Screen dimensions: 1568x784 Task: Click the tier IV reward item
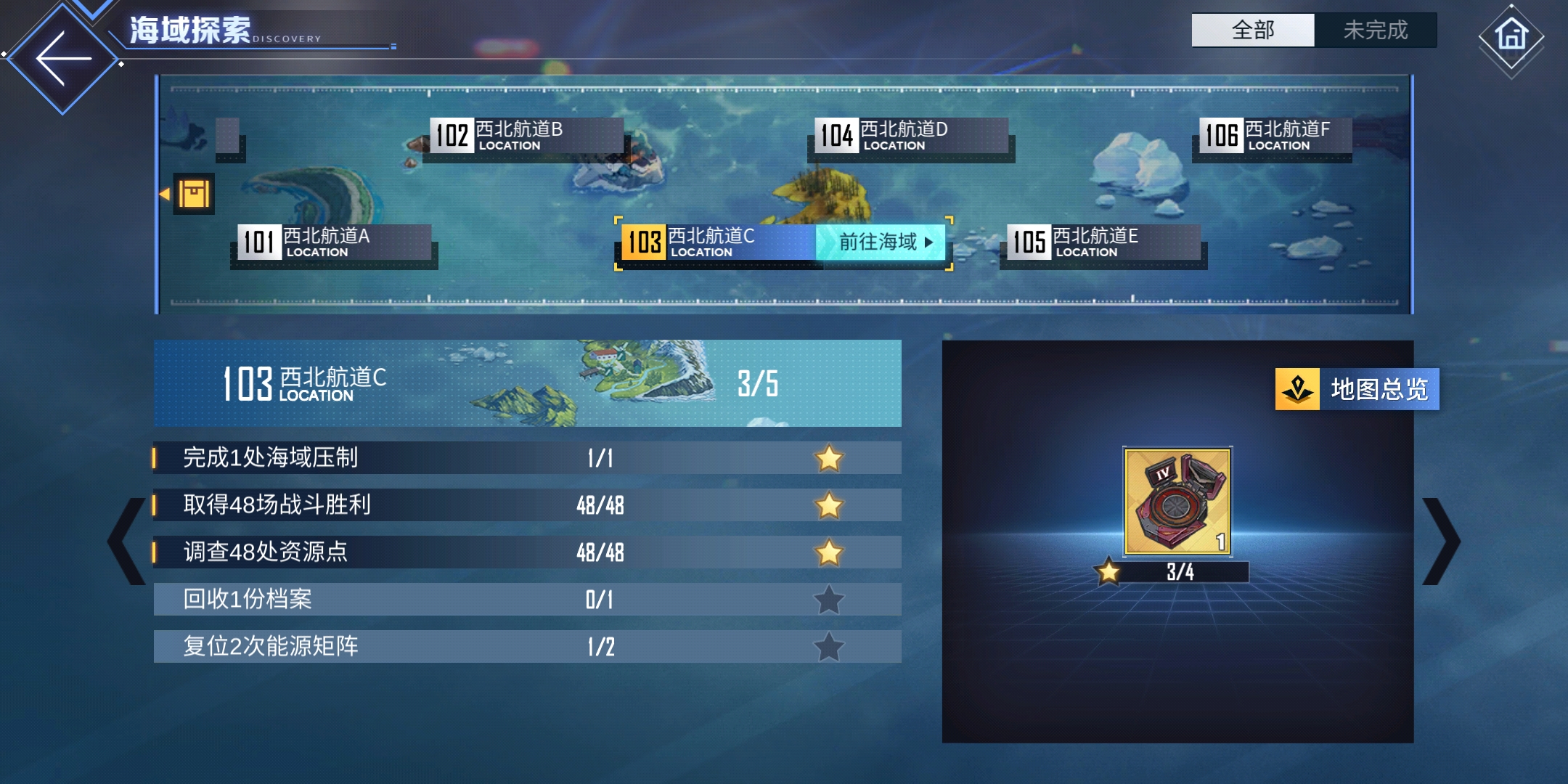tap(1177, 502)
